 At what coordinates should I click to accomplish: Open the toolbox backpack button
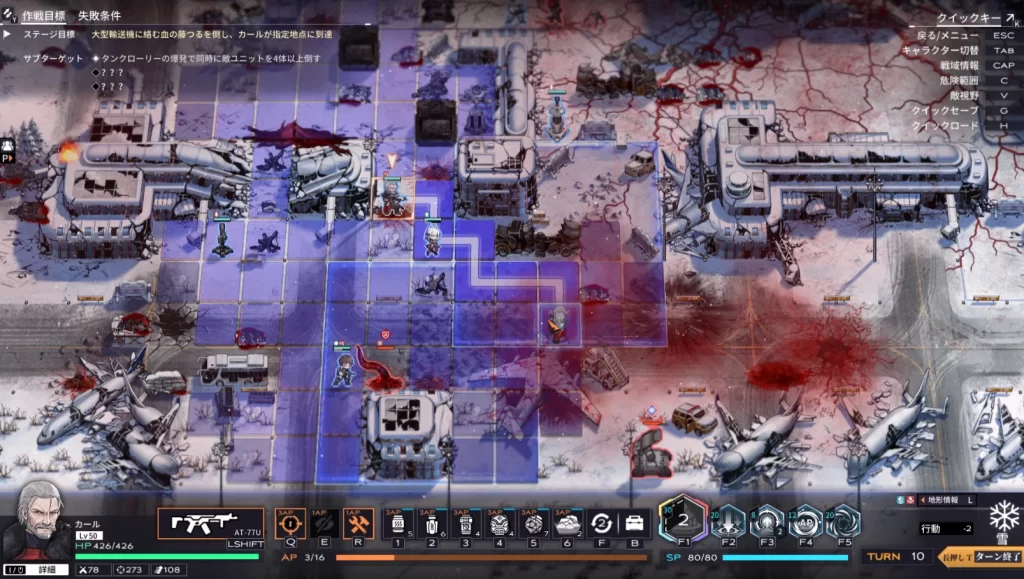[633, 523]
